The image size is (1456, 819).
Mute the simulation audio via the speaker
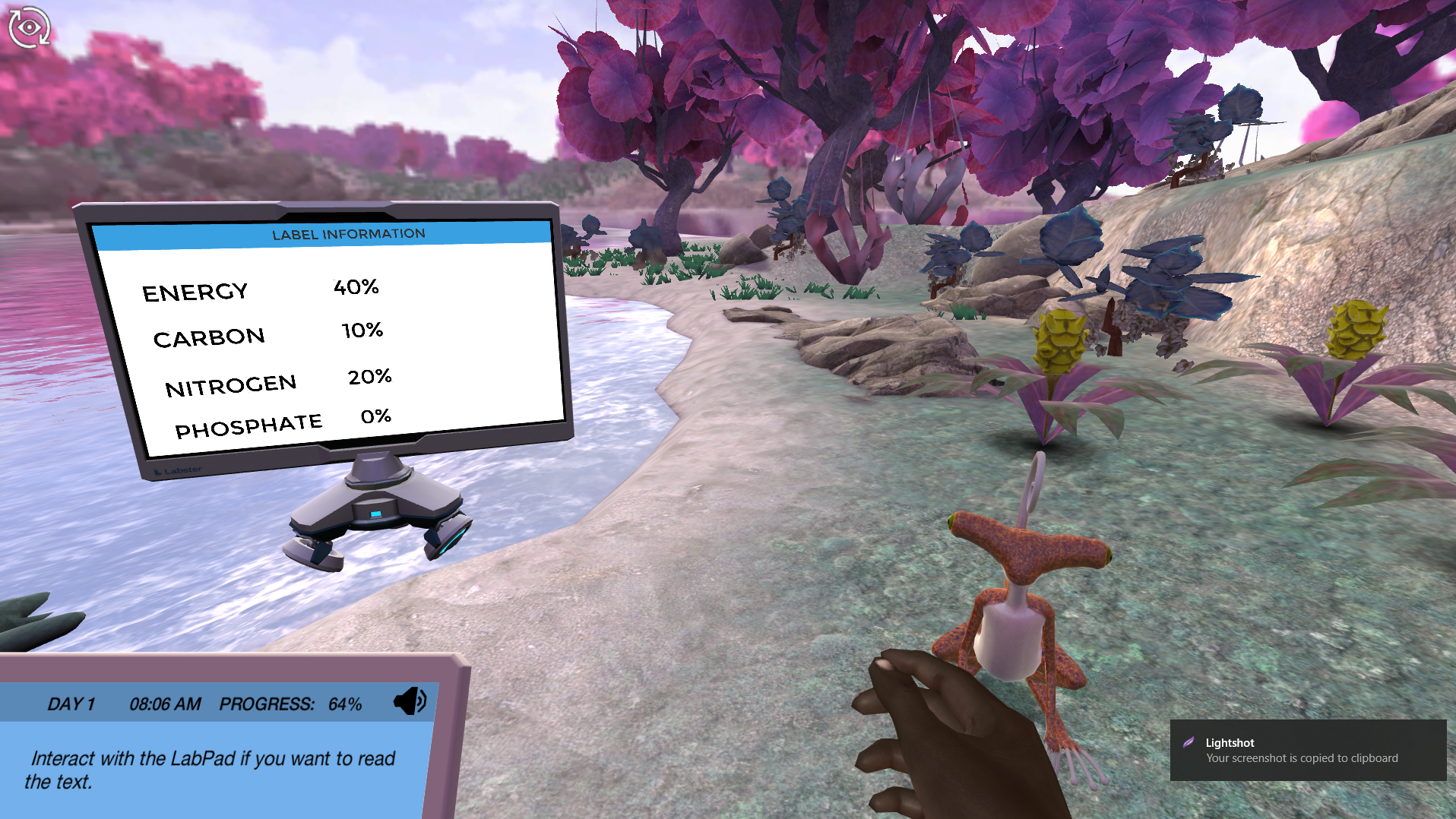[x=410, y=702]
